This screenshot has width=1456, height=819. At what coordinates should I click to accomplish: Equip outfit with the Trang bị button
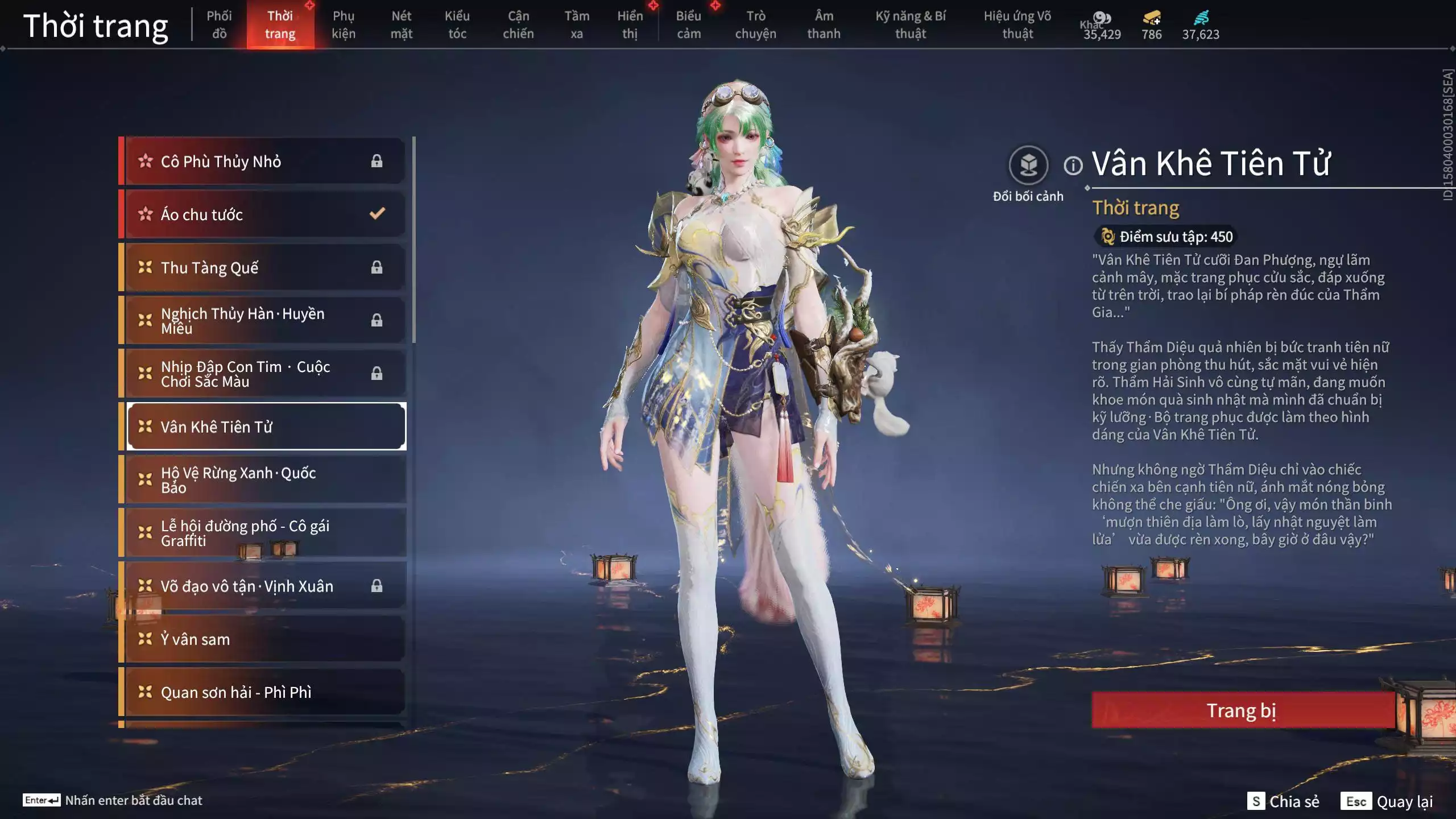tap(1242, 710)
